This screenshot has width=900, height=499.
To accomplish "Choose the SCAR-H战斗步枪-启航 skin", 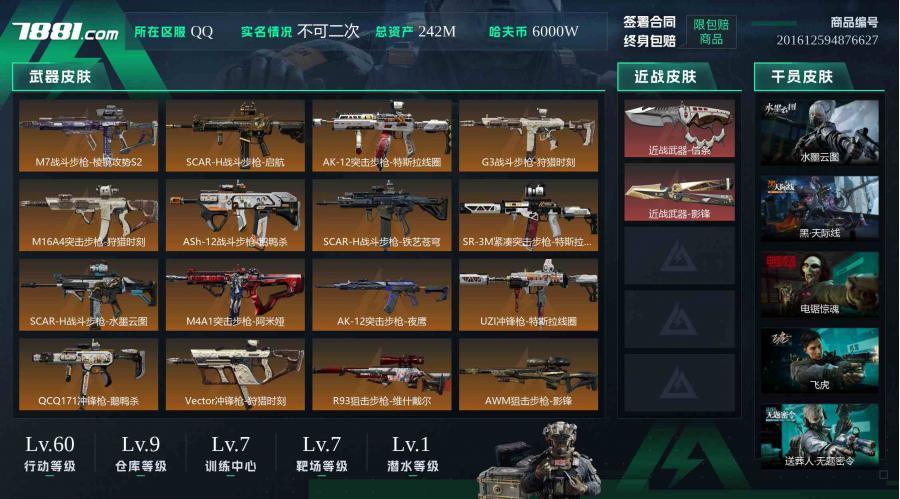I will click(x=235, y=134).
